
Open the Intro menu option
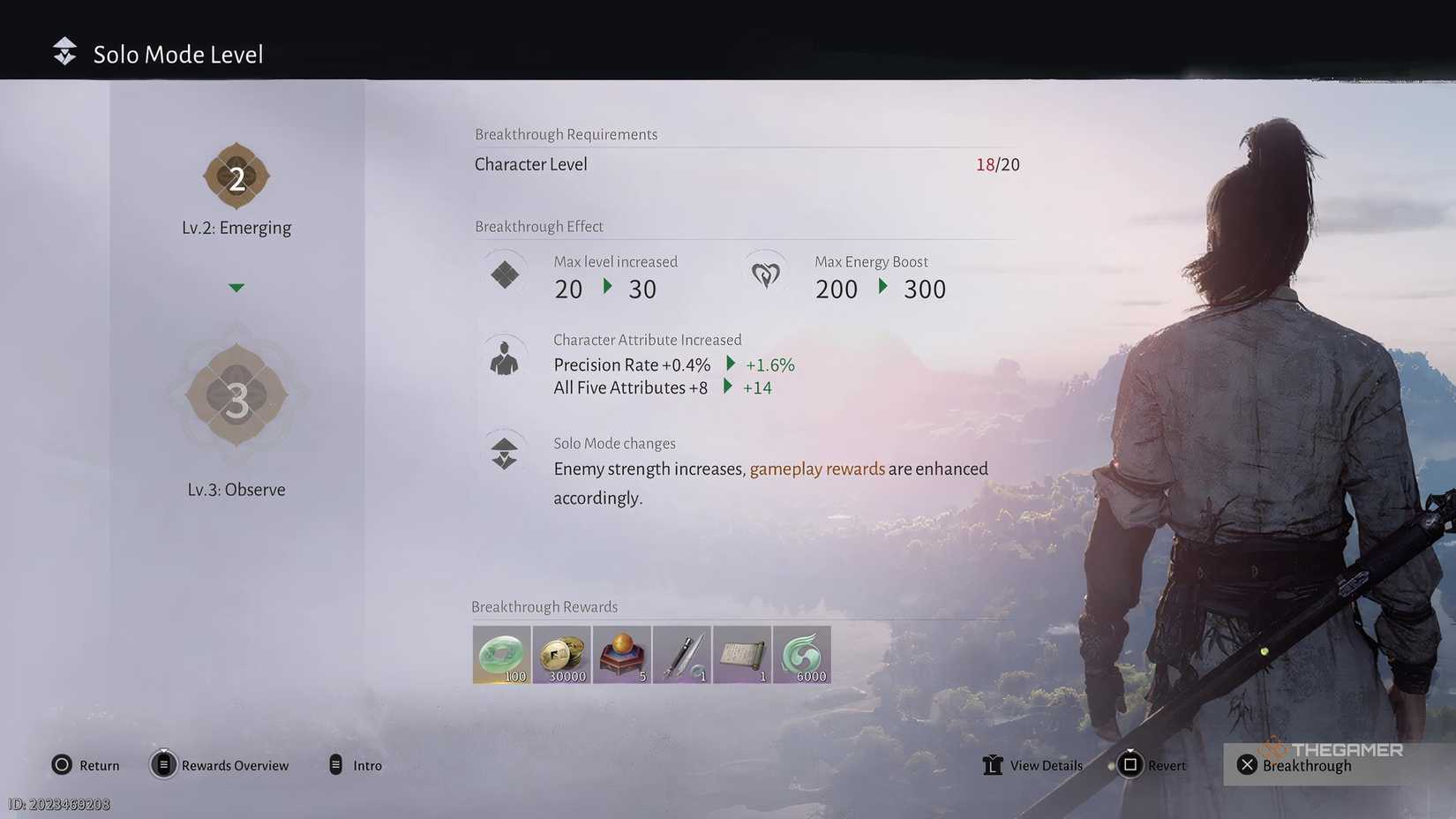[356, 765]
